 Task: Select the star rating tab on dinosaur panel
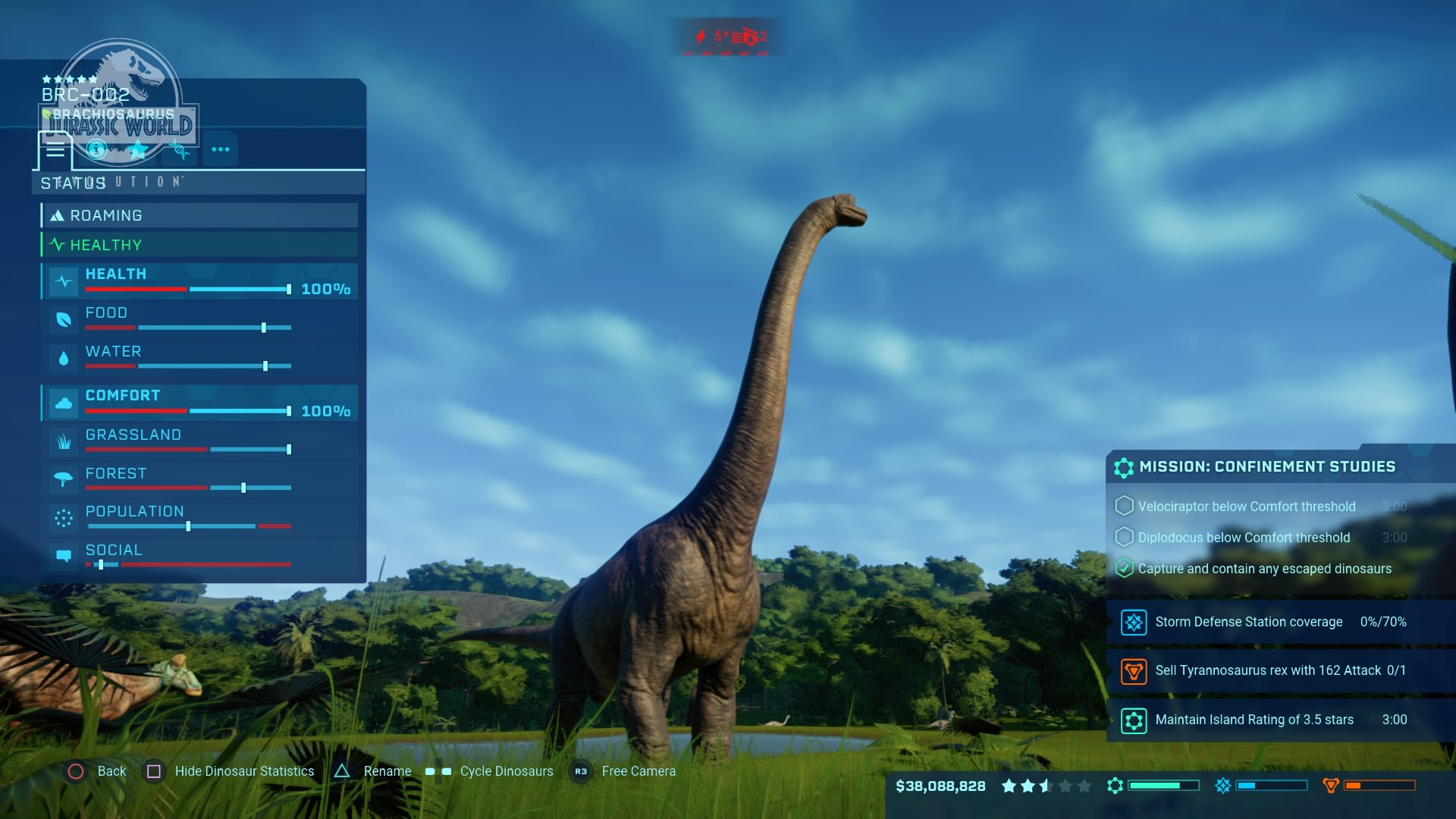coord(137,149)
